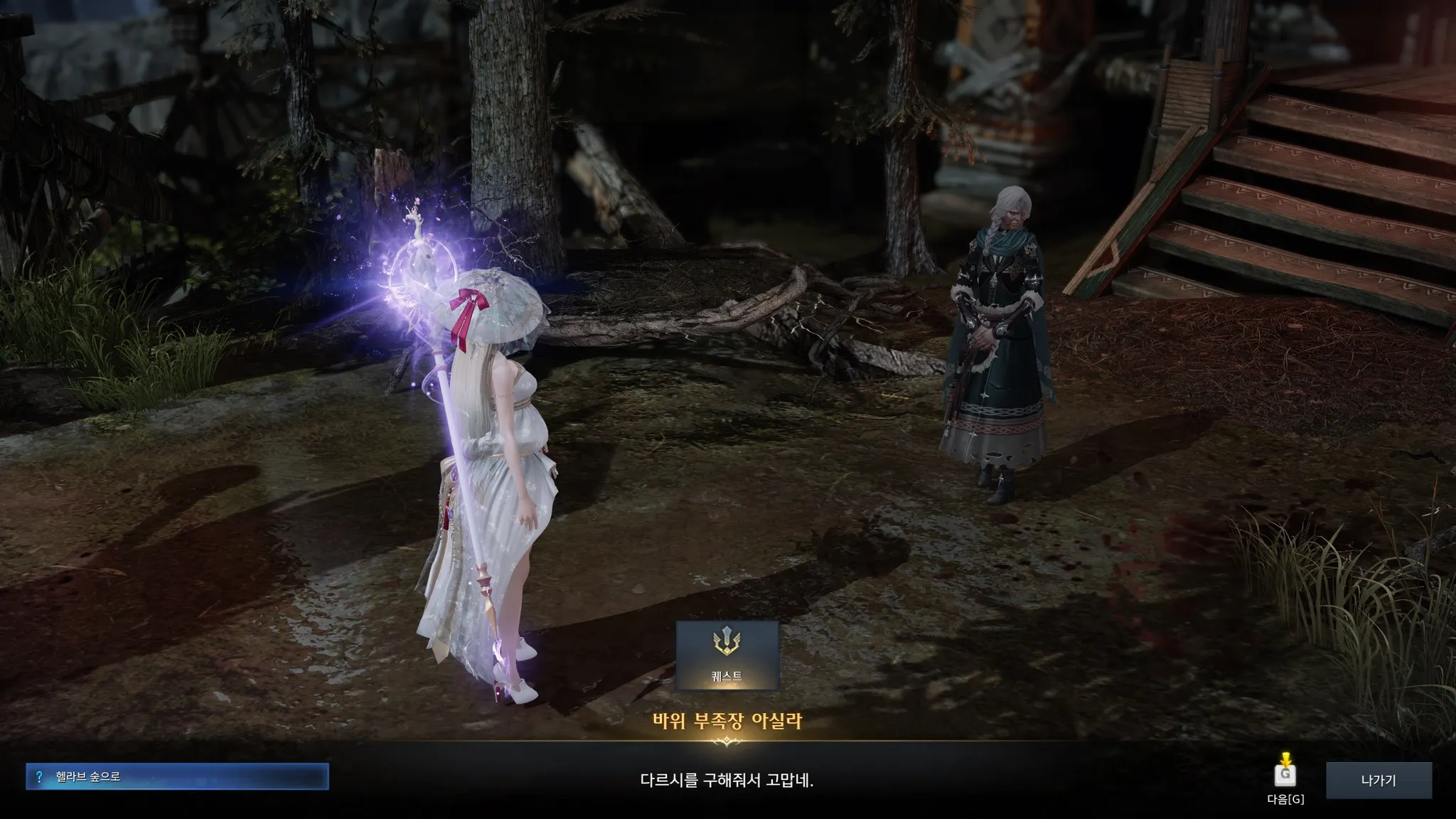Image resolution: width=1456 pixels, height=819 pixels.
Task: Click the 나가기 exit button
Action: pos(1379,780)
